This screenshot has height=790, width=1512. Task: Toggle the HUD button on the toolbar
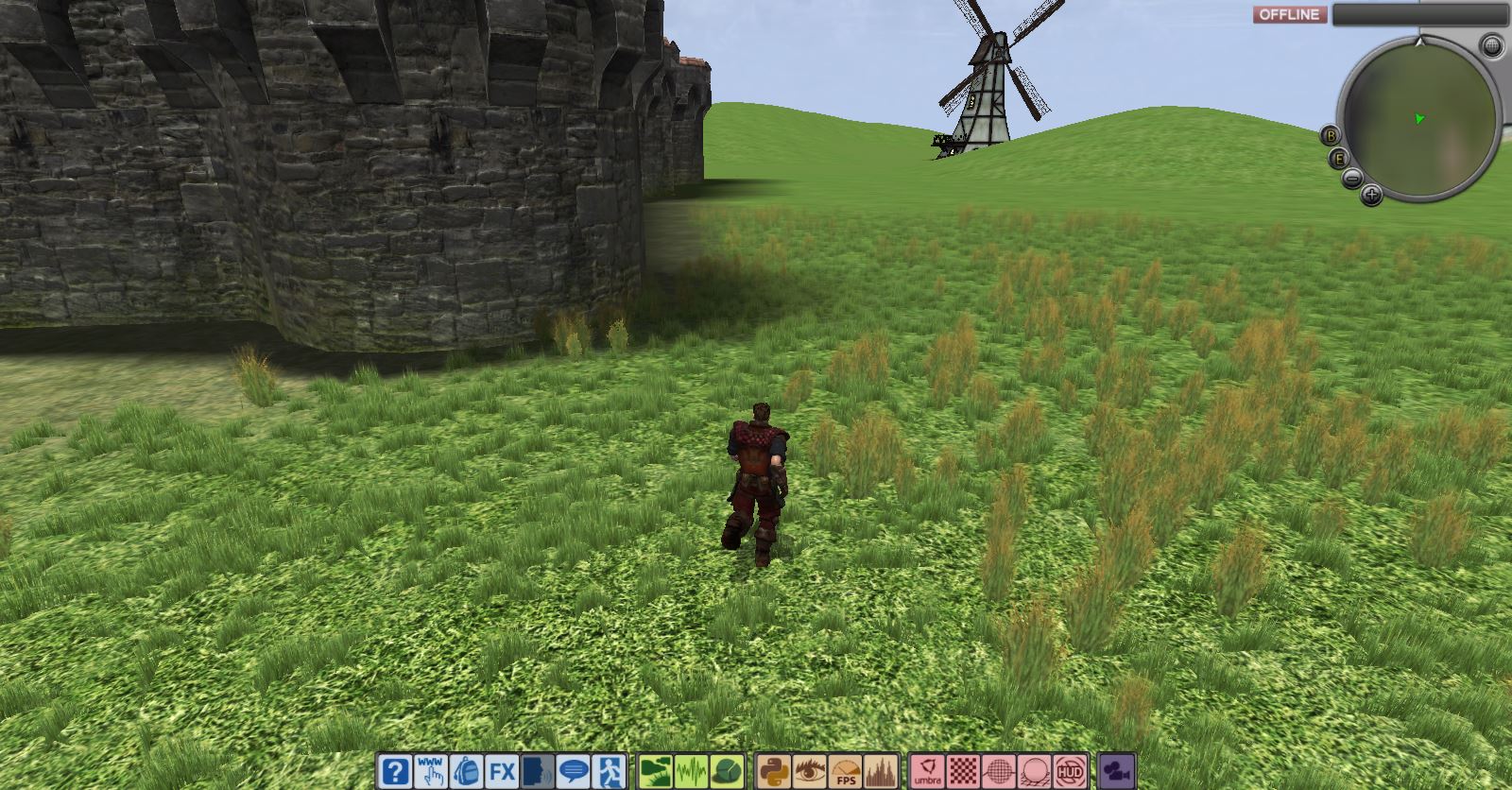click(x=1070, y=771)
